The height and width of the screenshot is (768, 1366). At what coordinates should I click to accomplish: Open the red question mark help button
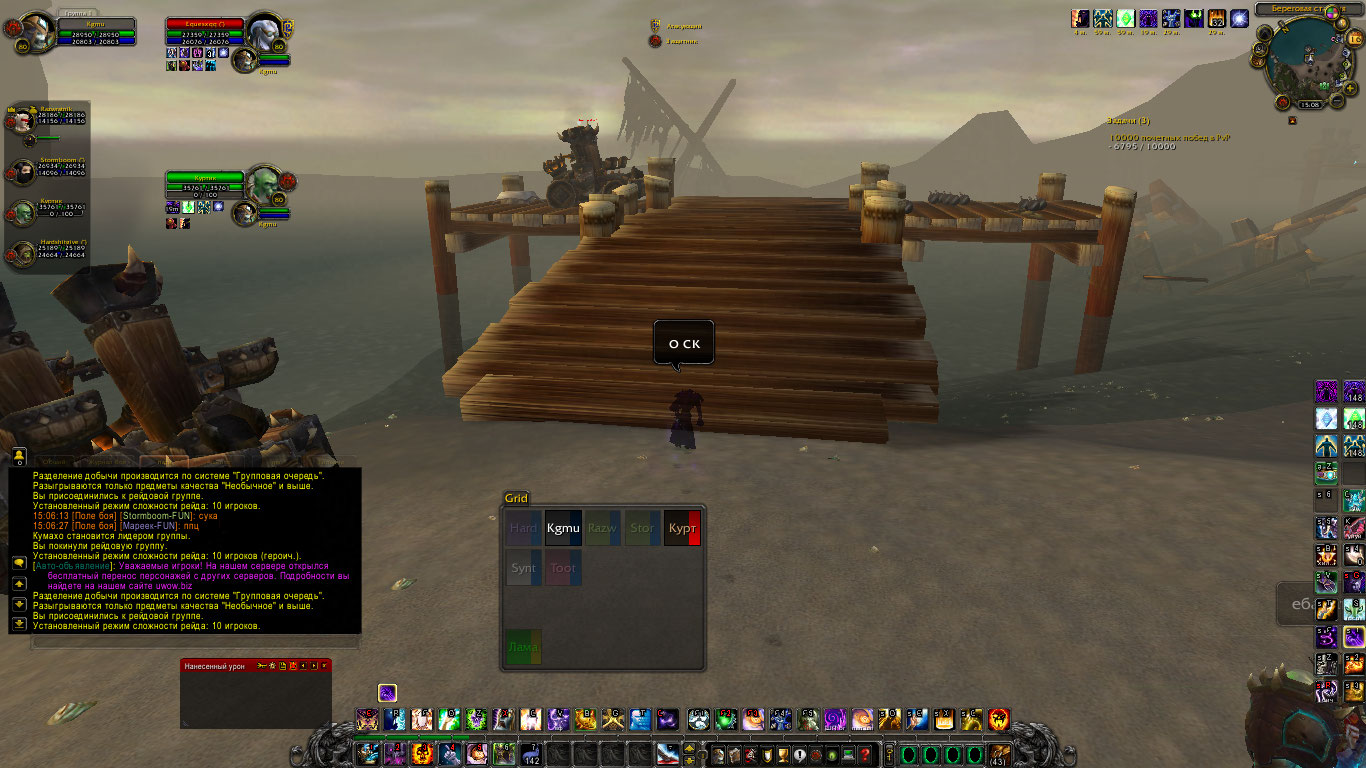866,754
